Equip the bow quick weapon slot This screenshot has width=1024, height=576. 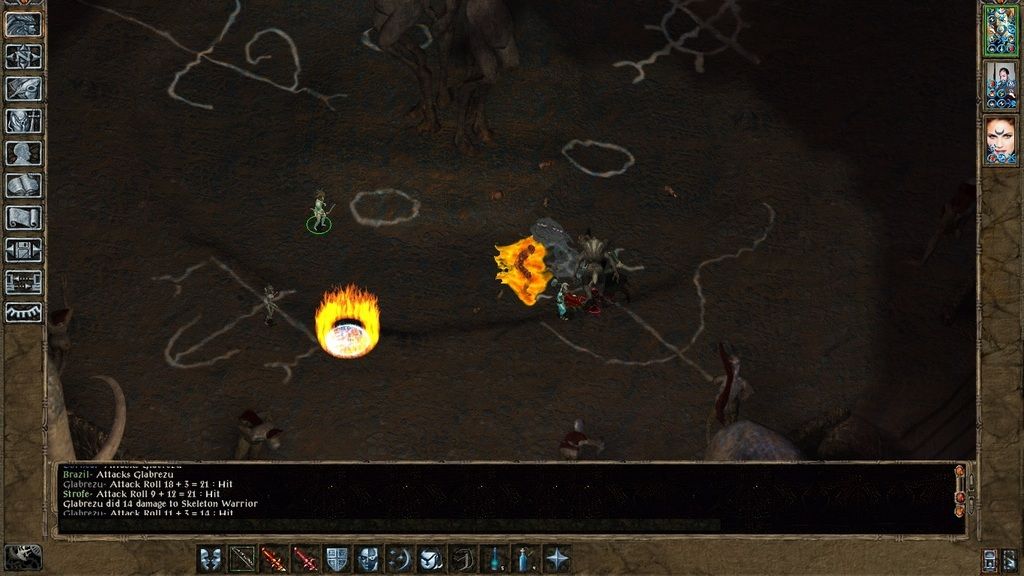pos(243,558)
